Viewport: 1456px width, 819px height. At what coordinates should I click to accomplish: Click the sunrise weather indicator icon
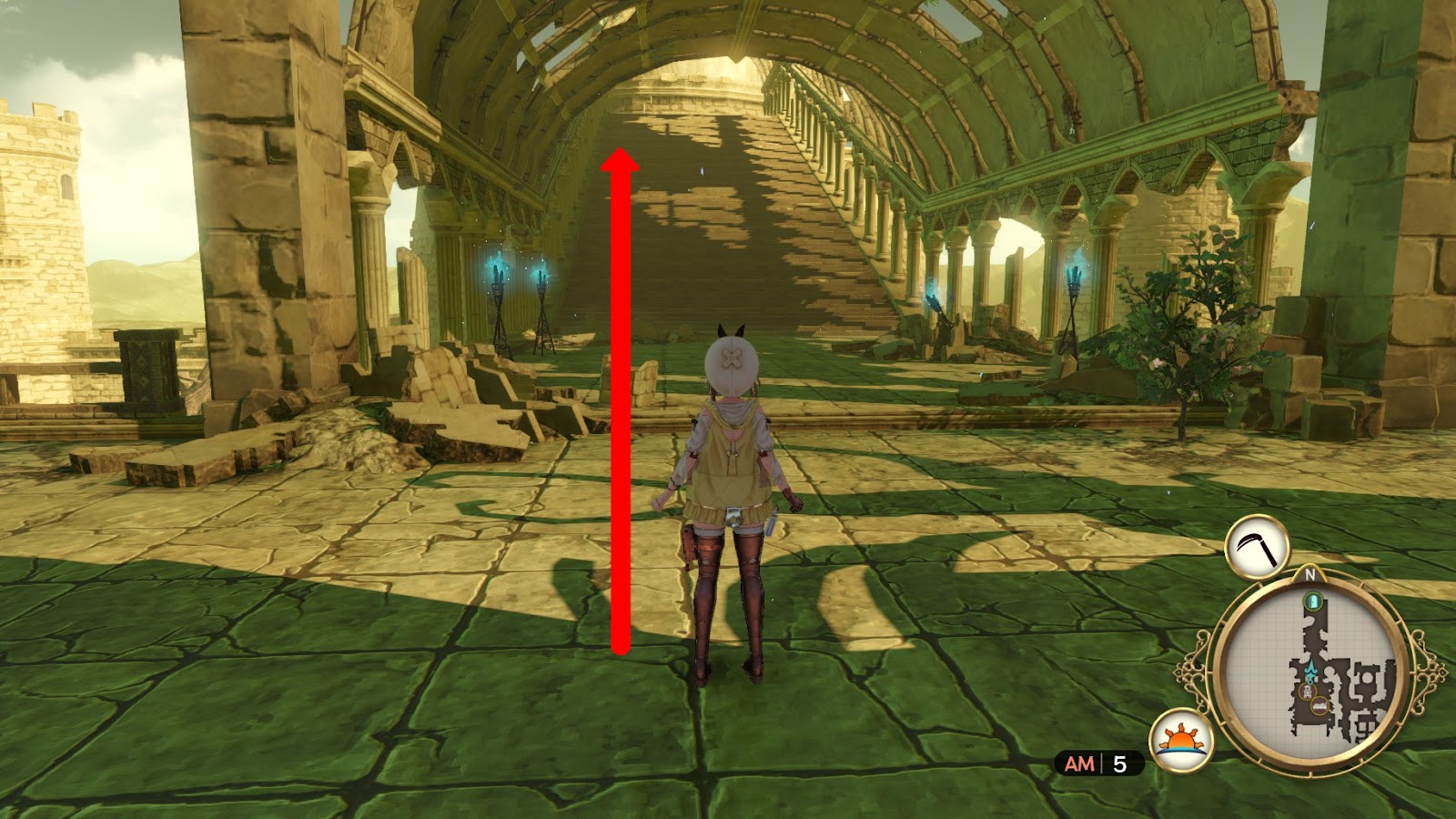[x=1178, y=738]
